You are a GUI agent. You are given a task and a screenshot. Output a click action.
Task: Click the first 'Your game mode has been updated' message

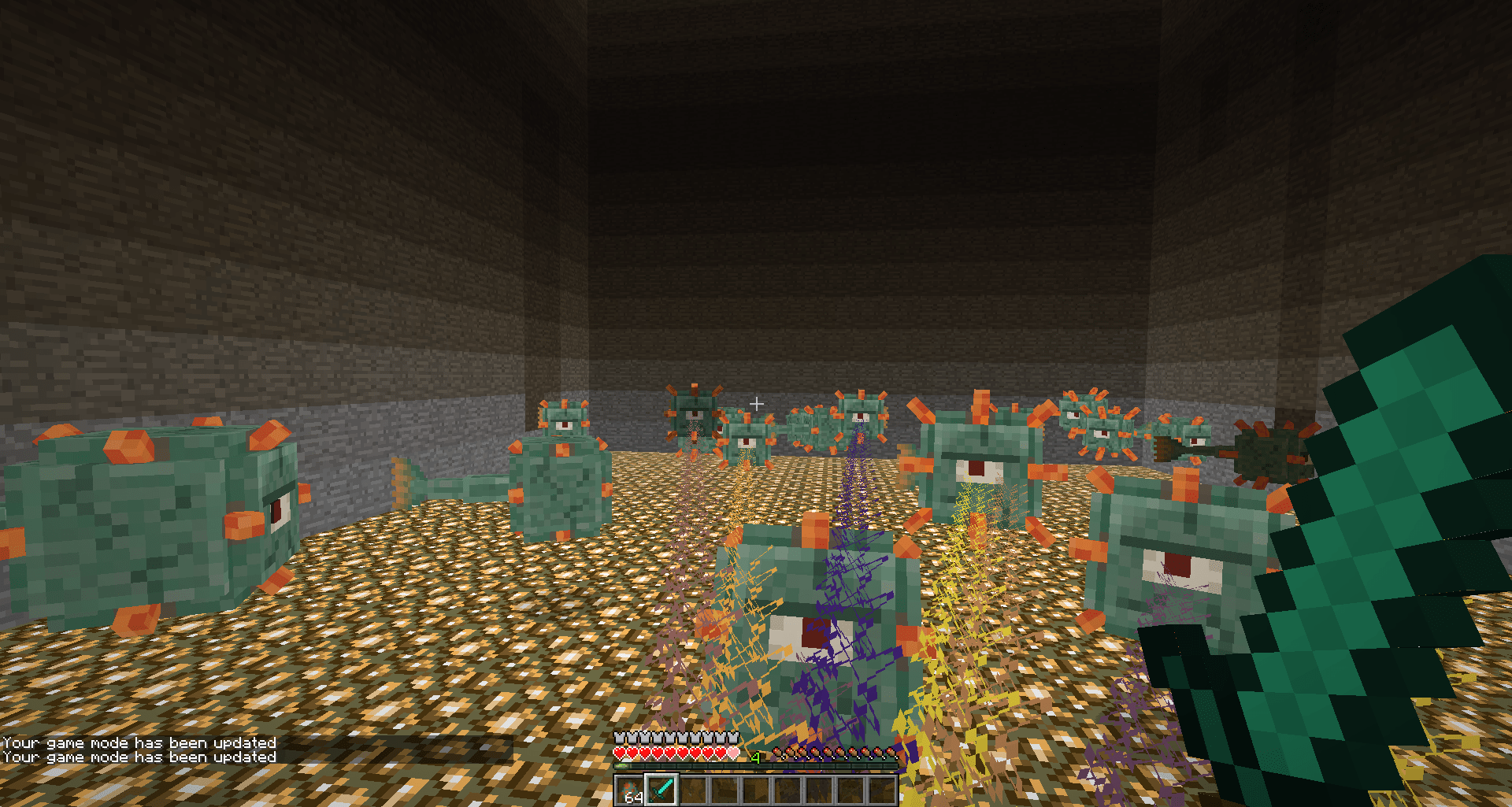(x=138, y=742)
